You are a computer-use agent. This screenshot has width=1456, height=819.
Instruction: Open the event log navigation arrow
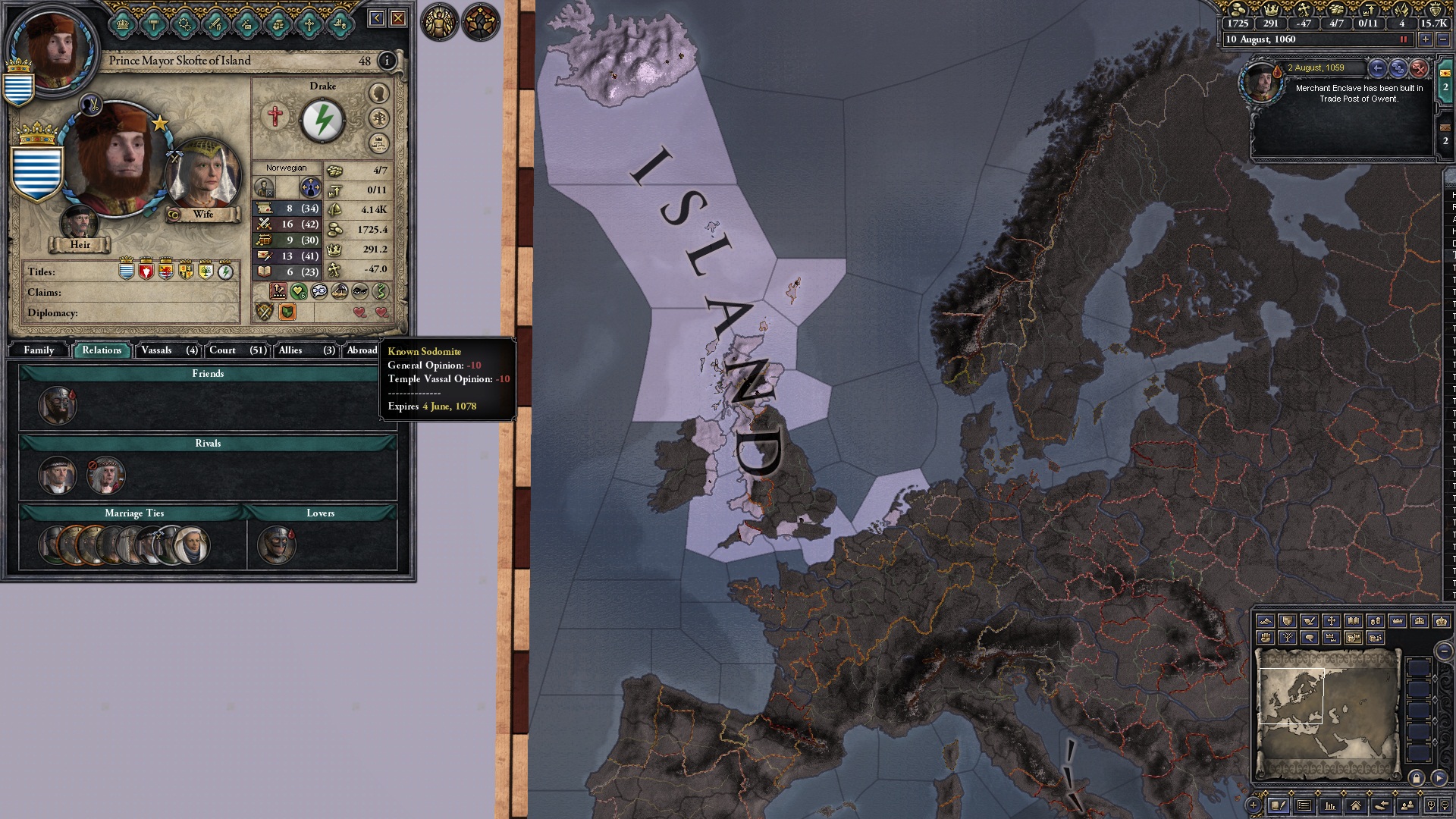[1377, 67]
